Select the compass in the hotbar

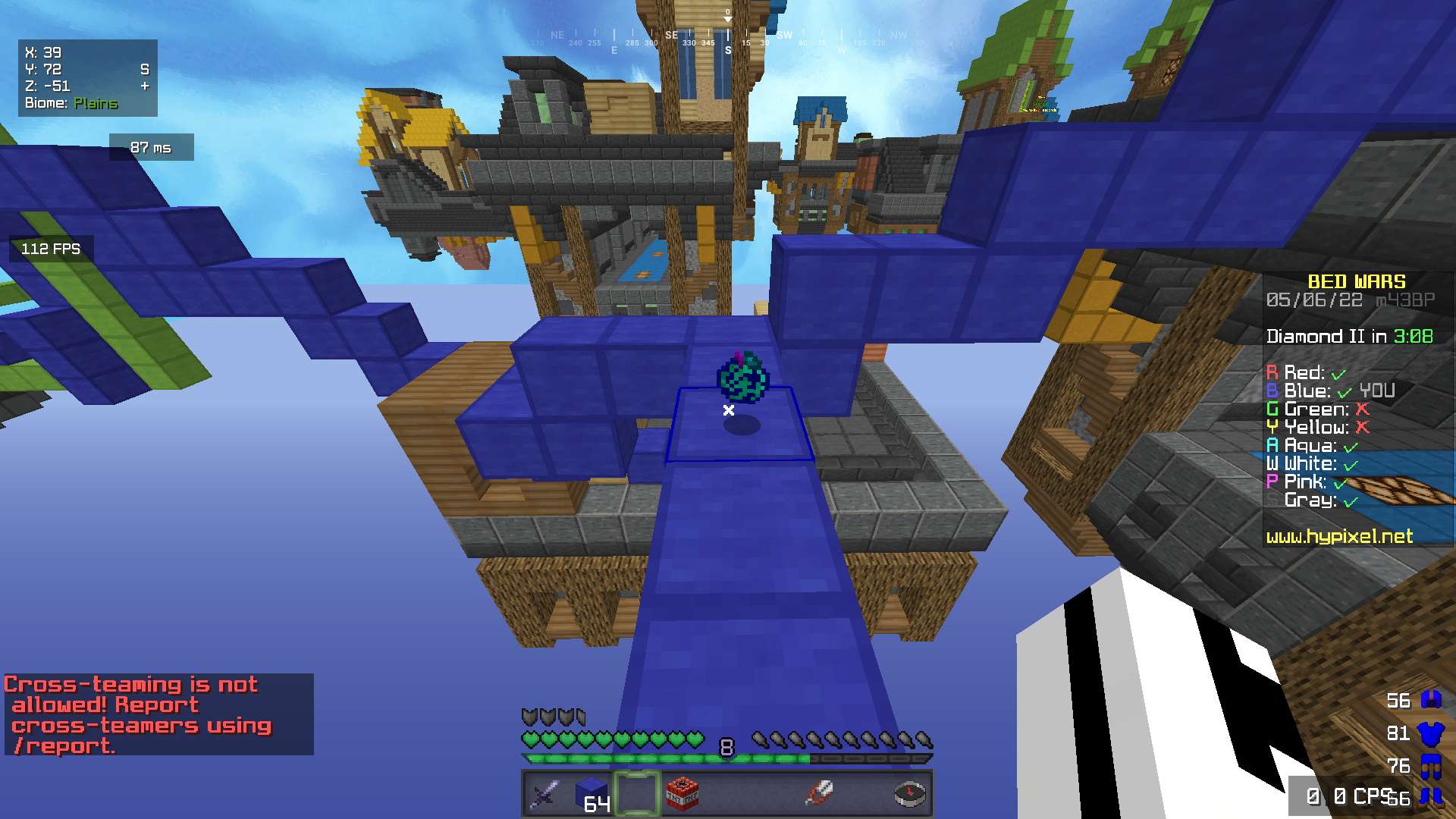909,794
